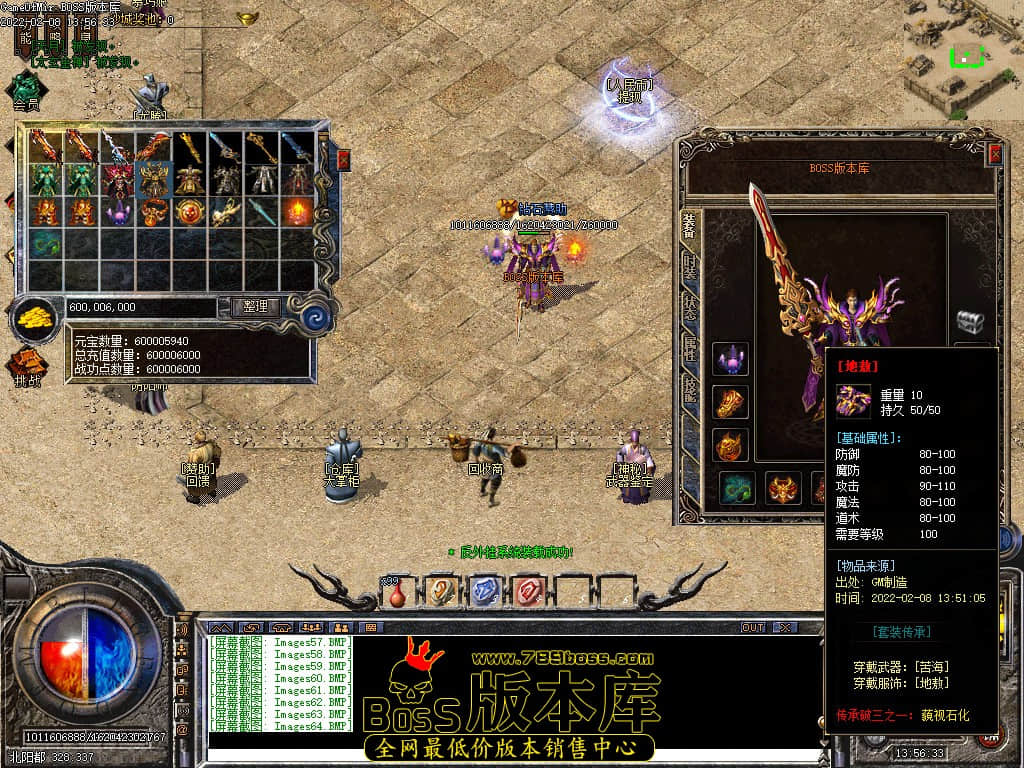The height and width of the screenshot is (768, 1024).
Task: Click the OUT button above the chat
Action: [x=752, y=627]
